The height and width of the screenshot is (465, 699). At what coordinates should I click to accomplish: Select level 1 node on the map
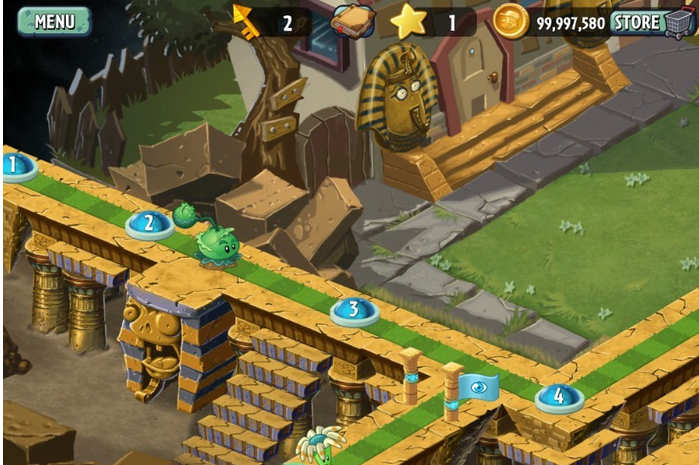pos(15,166)
